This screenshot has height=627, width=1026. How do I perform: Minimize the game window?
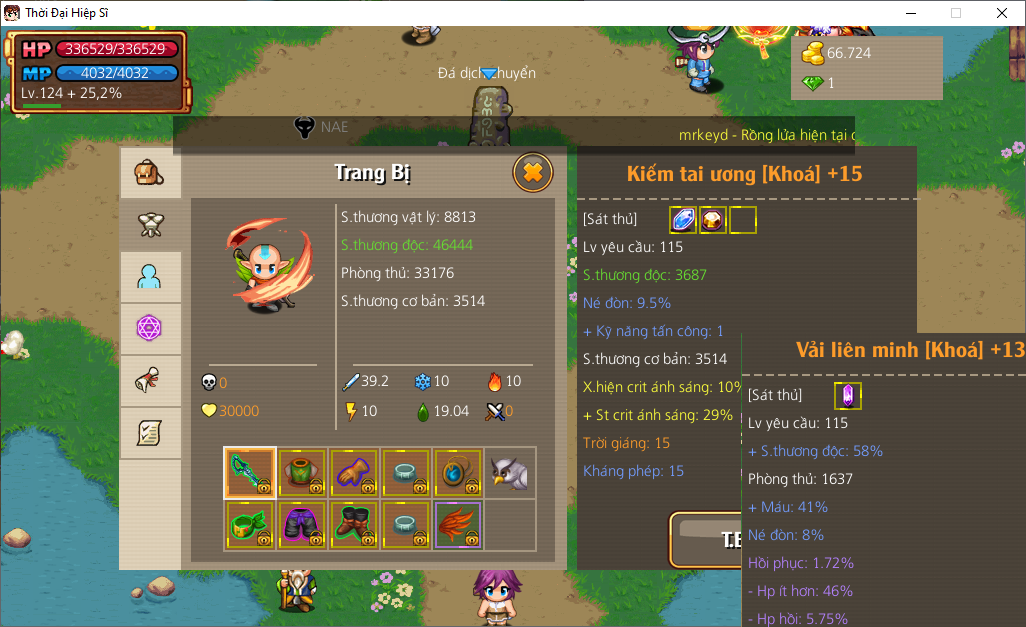pyautogui.click(x=910, y=13)
